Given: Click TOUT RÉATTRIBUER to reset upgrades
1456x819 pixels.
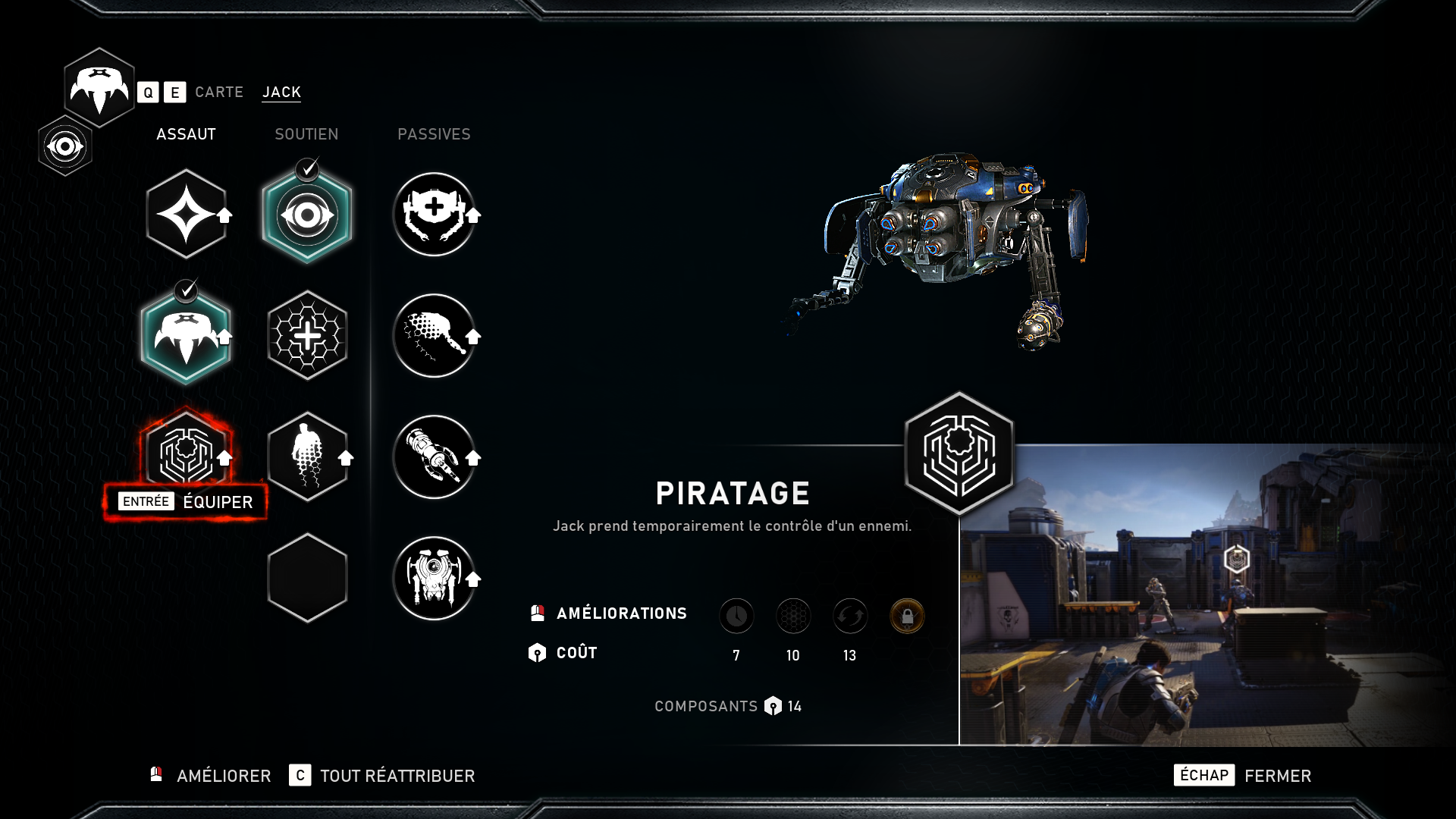Looking at the screenshot, I should 397,776.
